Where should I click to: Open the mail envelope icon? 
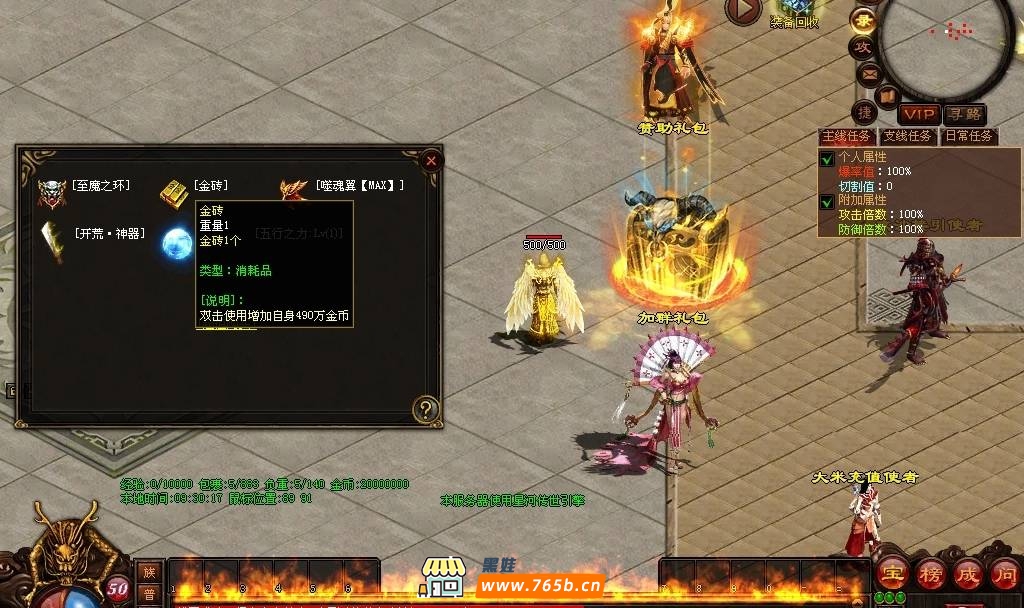(868, 73)
